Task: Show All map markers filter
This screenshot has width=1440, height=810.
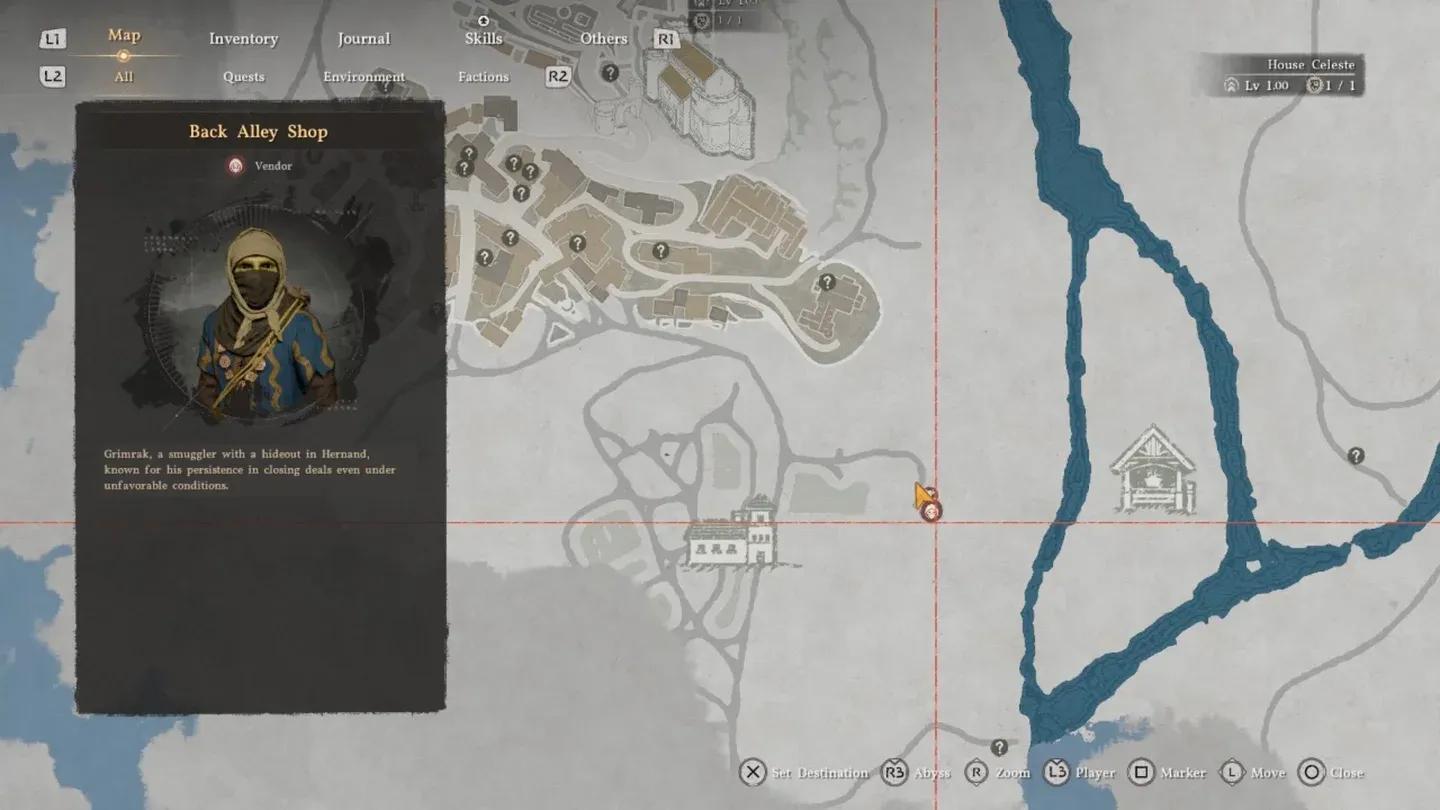Action: point(123,77)
